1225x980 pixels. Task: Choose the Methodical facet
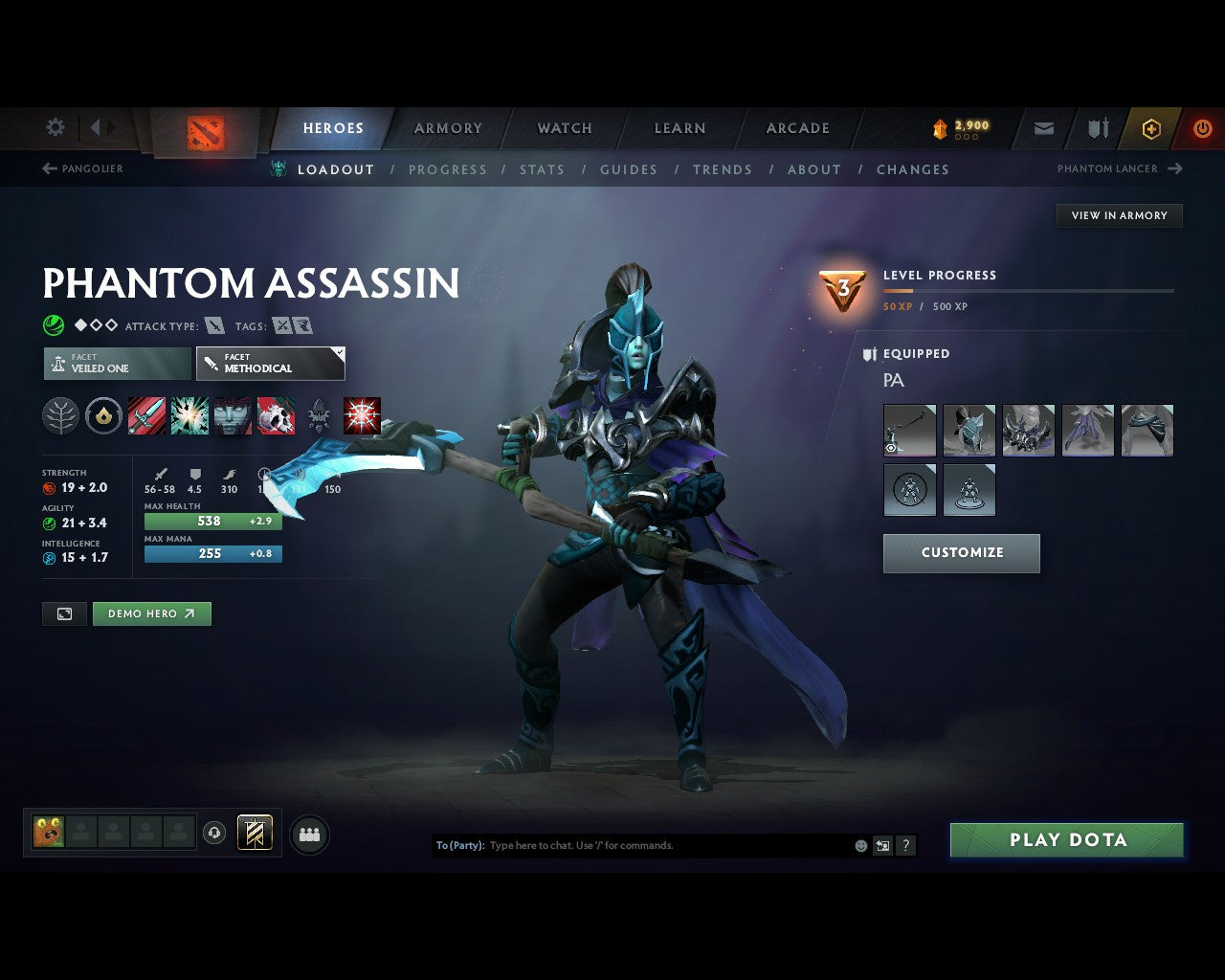point(270,364)
